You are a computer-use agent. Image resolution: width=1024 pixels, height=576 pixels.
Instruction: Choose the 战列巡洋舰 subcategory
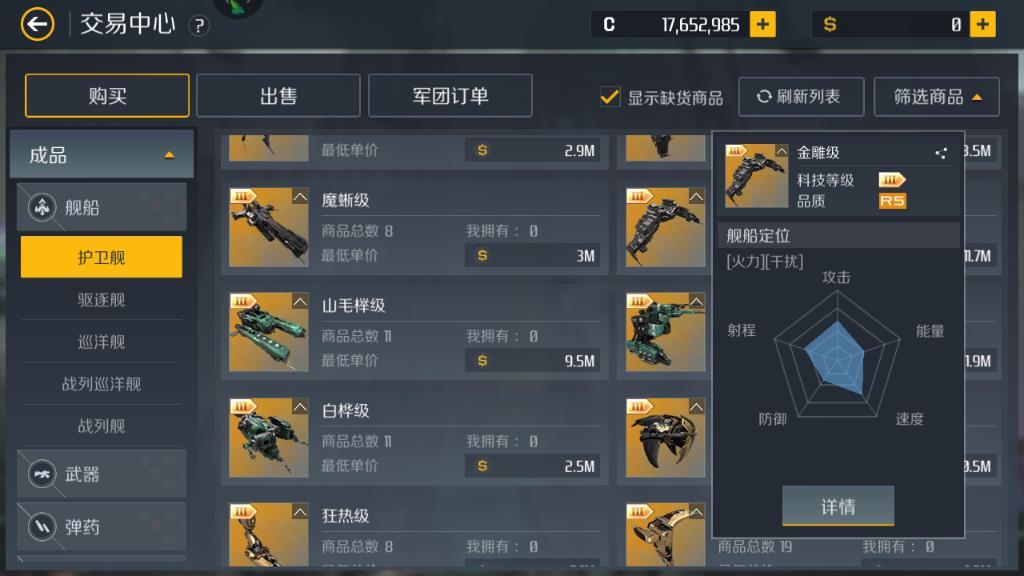pos(102,383)
